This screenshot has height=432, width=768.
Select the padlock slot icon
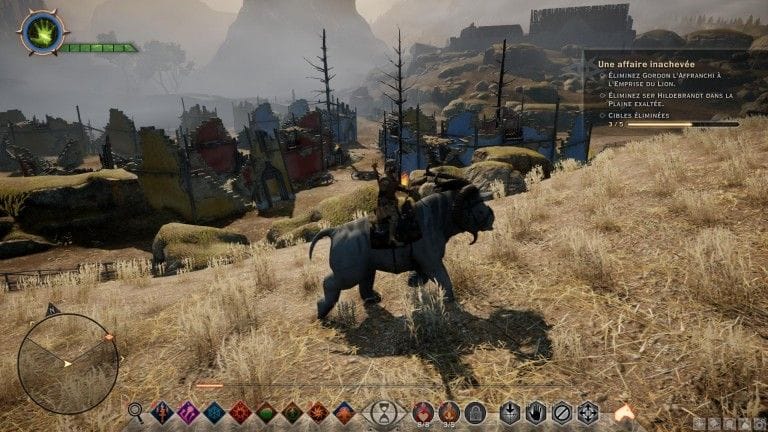point(475,412)
